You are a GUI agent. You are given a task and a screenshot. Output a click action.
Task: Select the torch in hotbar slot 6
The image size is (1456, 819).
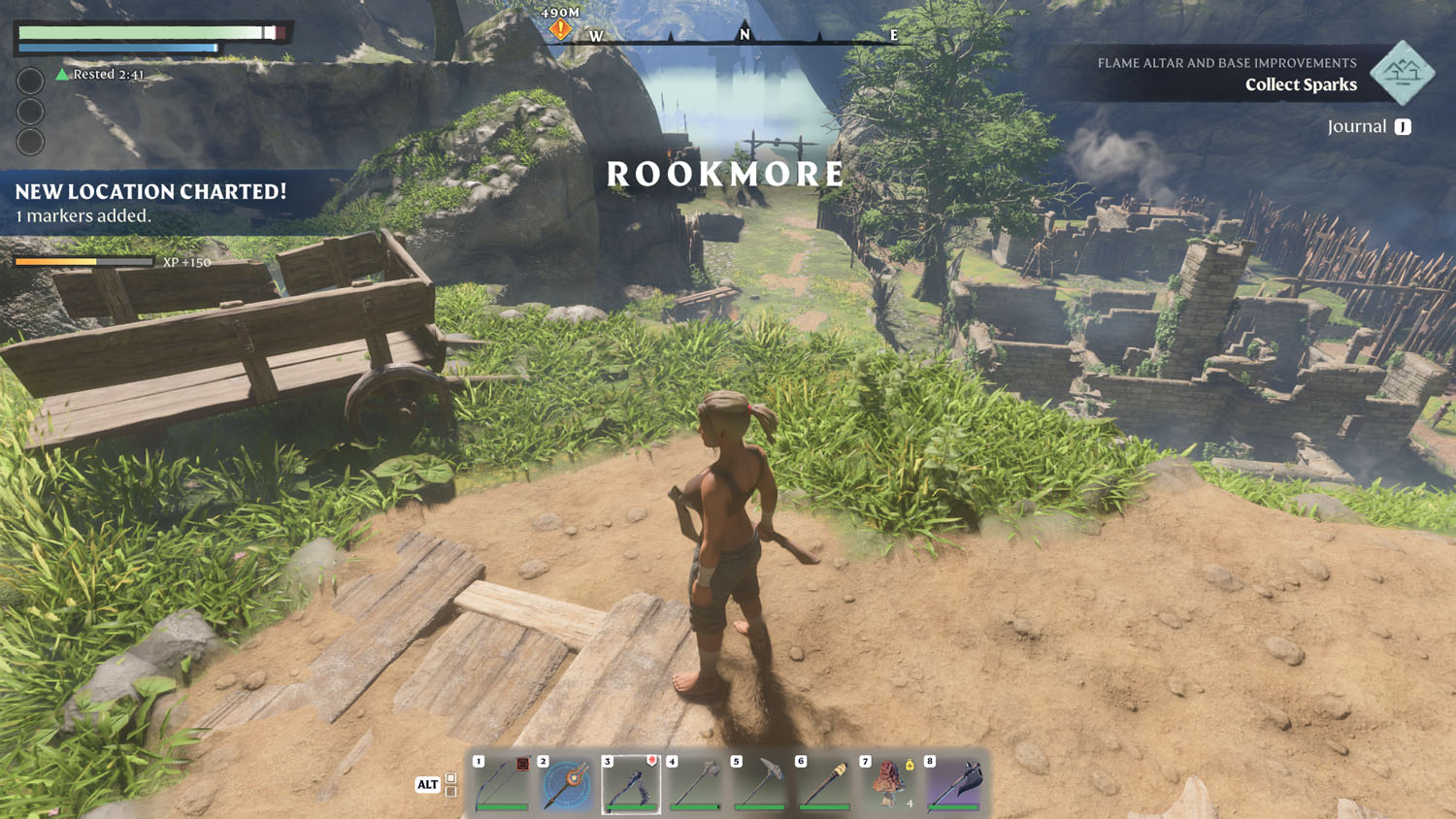click(825, 783)
